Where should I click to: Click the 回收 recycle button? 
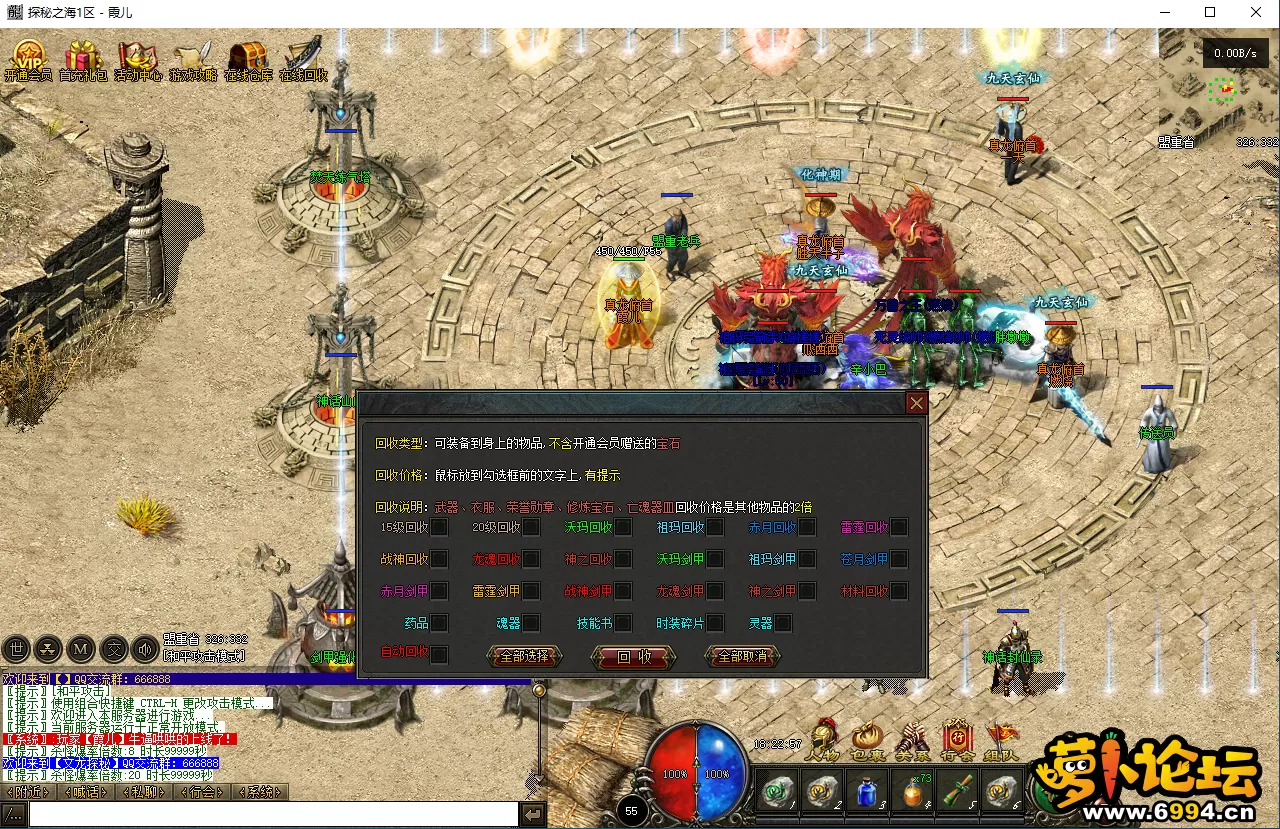point(634,657)
